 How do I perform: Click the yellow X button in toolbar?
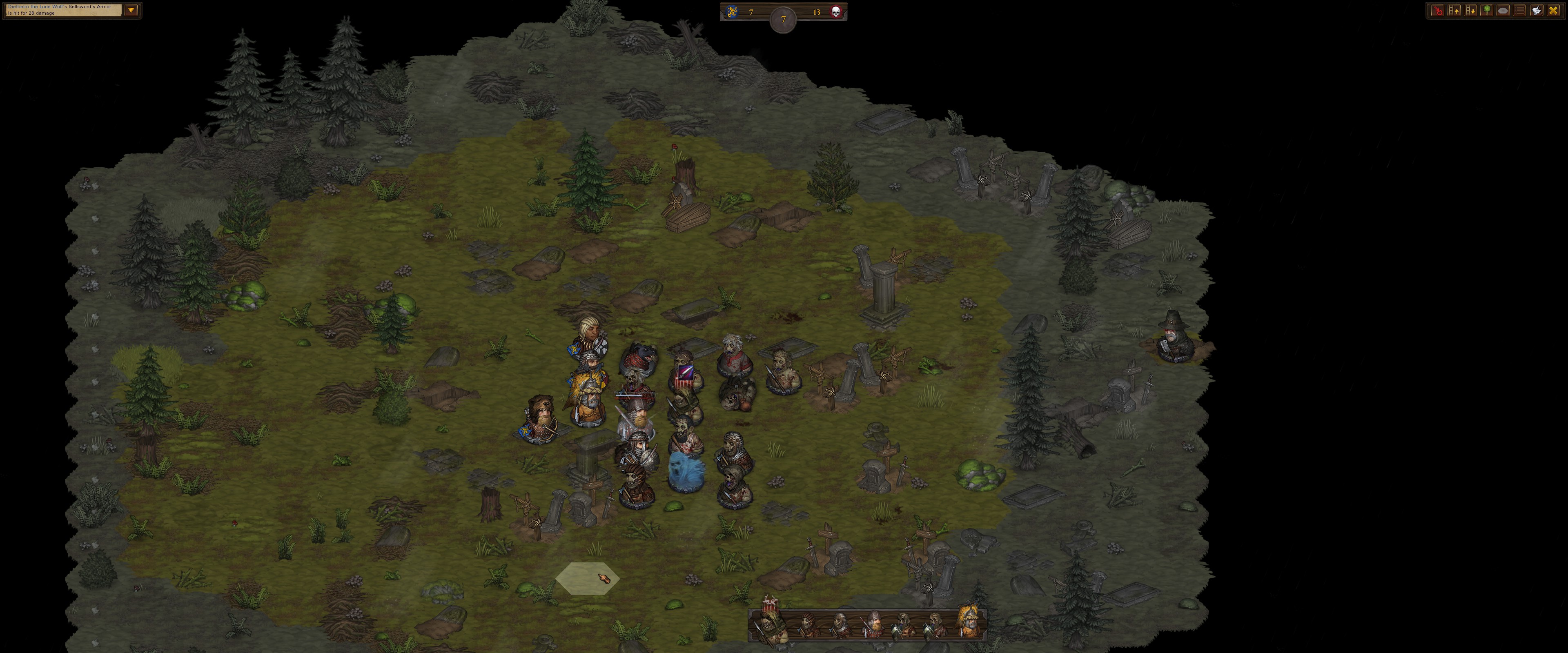point(1553,11)
